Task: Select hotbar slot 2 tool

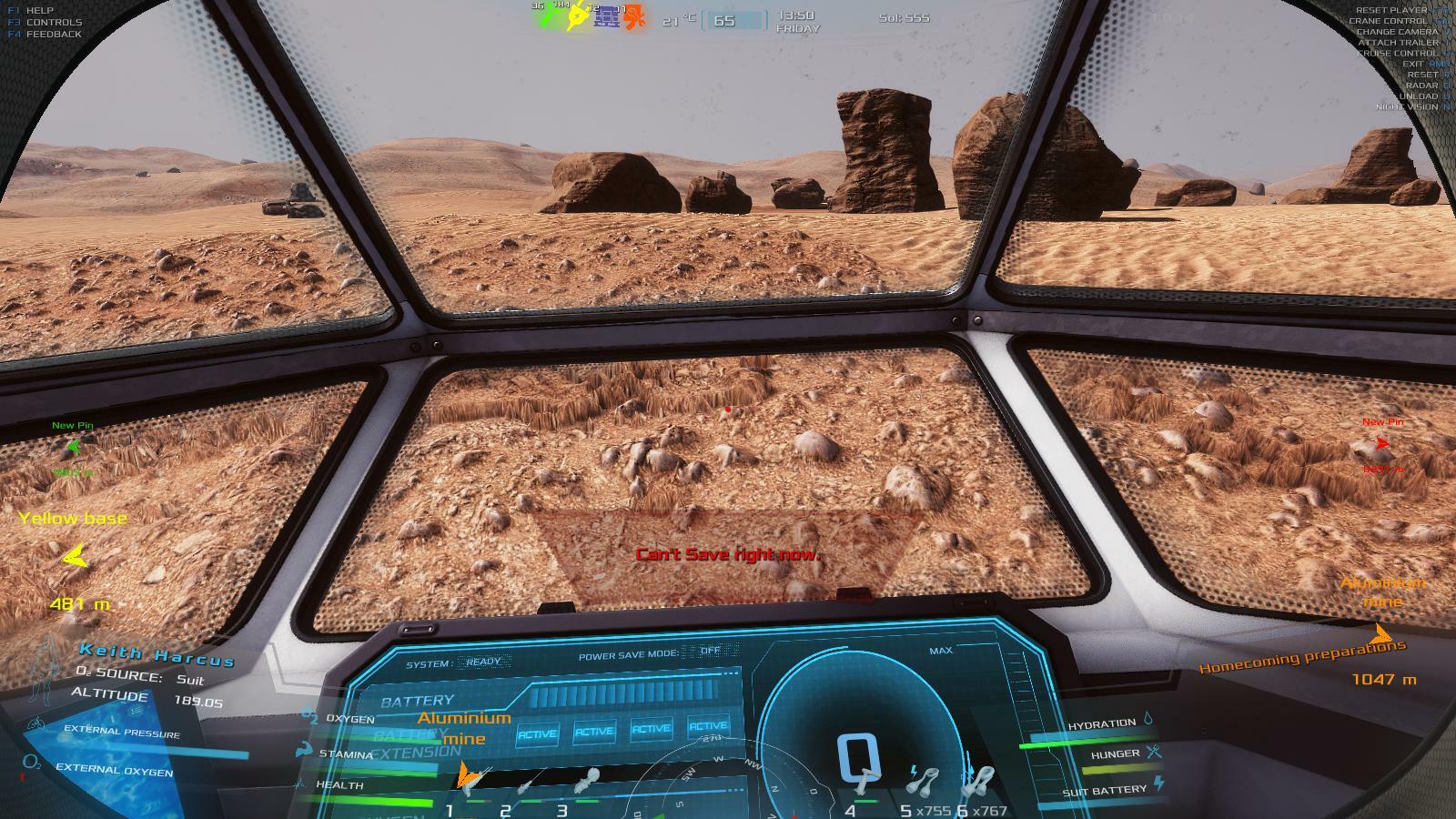Action: 530,783
